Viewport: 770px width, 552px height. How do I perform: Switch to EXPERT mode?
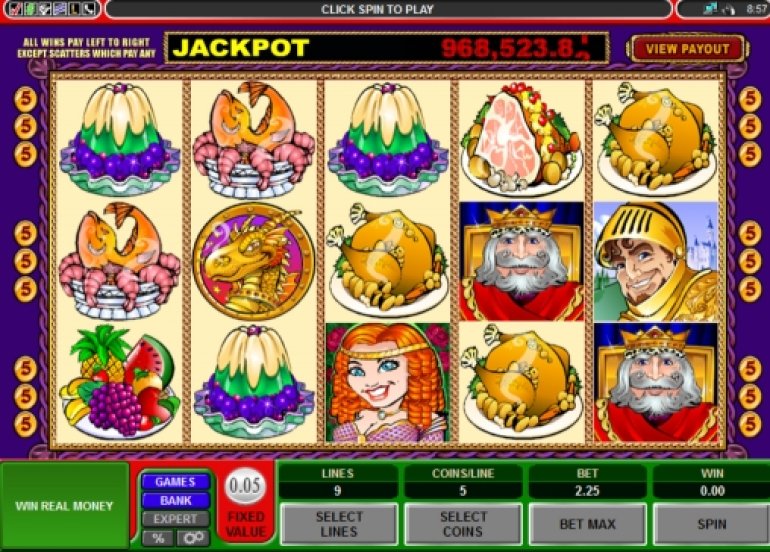coord(175,519)
